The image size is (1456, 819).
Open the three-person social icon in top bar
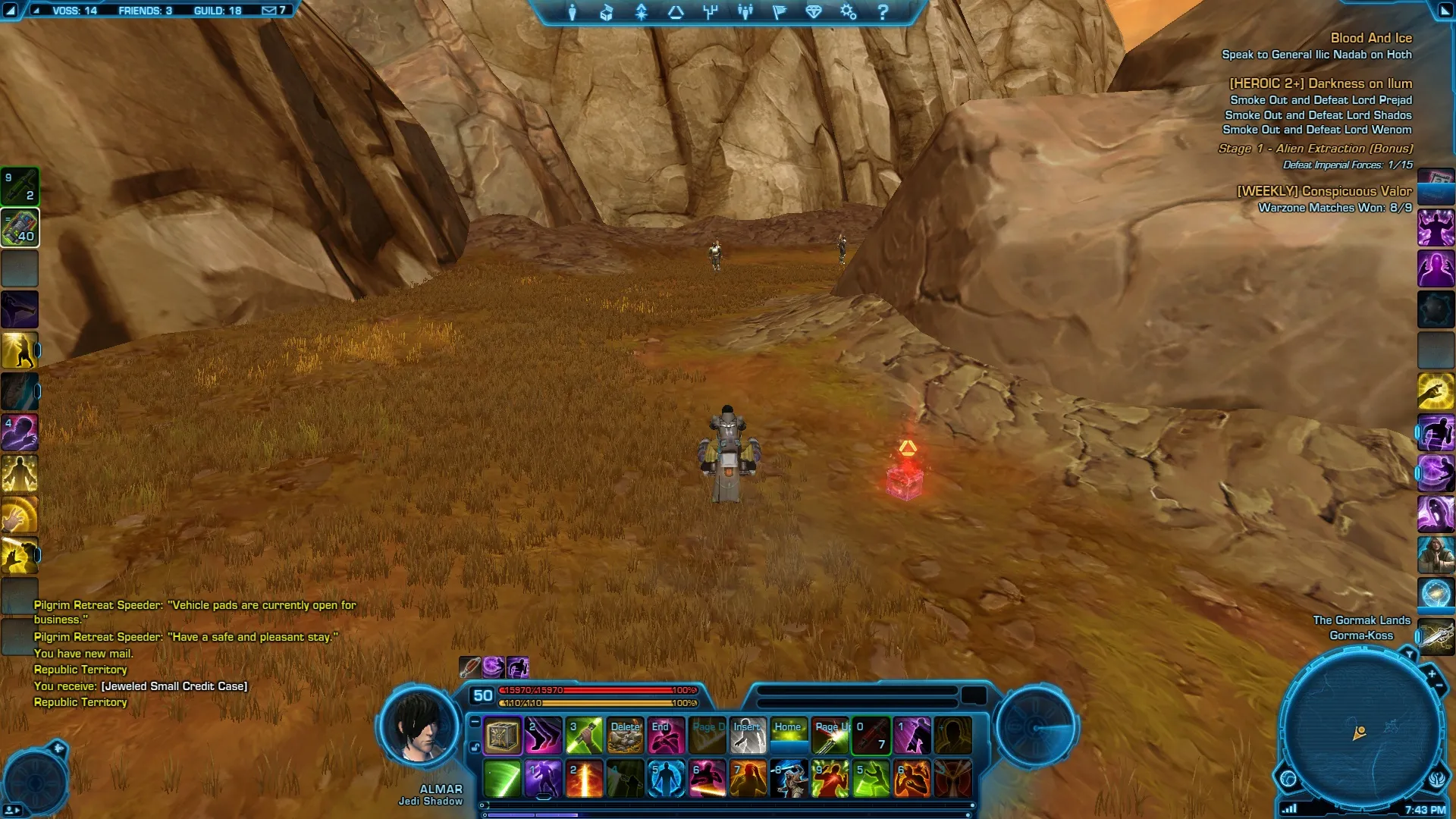(x=745, y=12)
